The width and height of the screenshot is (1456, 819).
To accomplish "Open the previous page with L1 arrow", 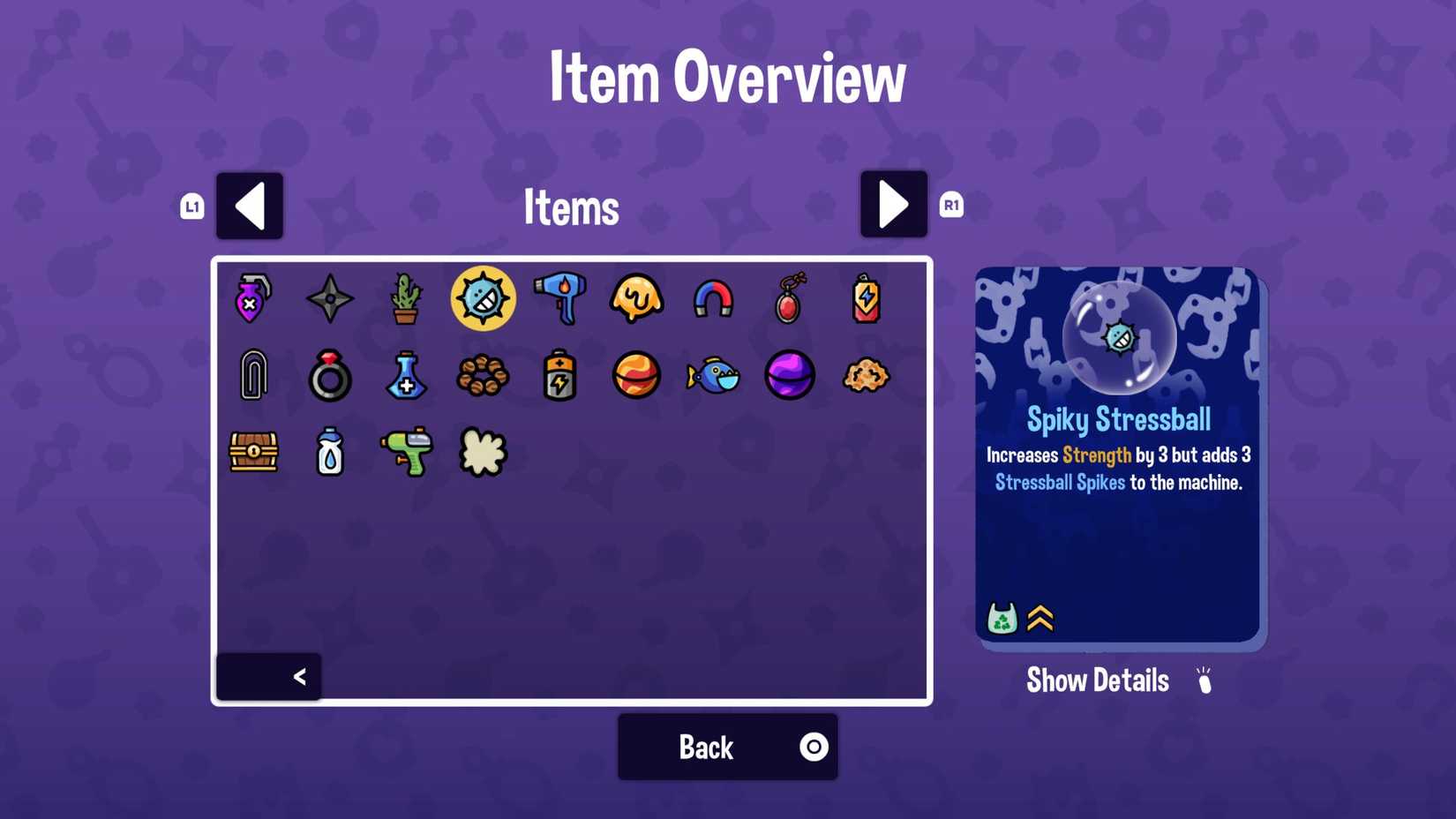I will pyautogui.click(x=249, y=205).
